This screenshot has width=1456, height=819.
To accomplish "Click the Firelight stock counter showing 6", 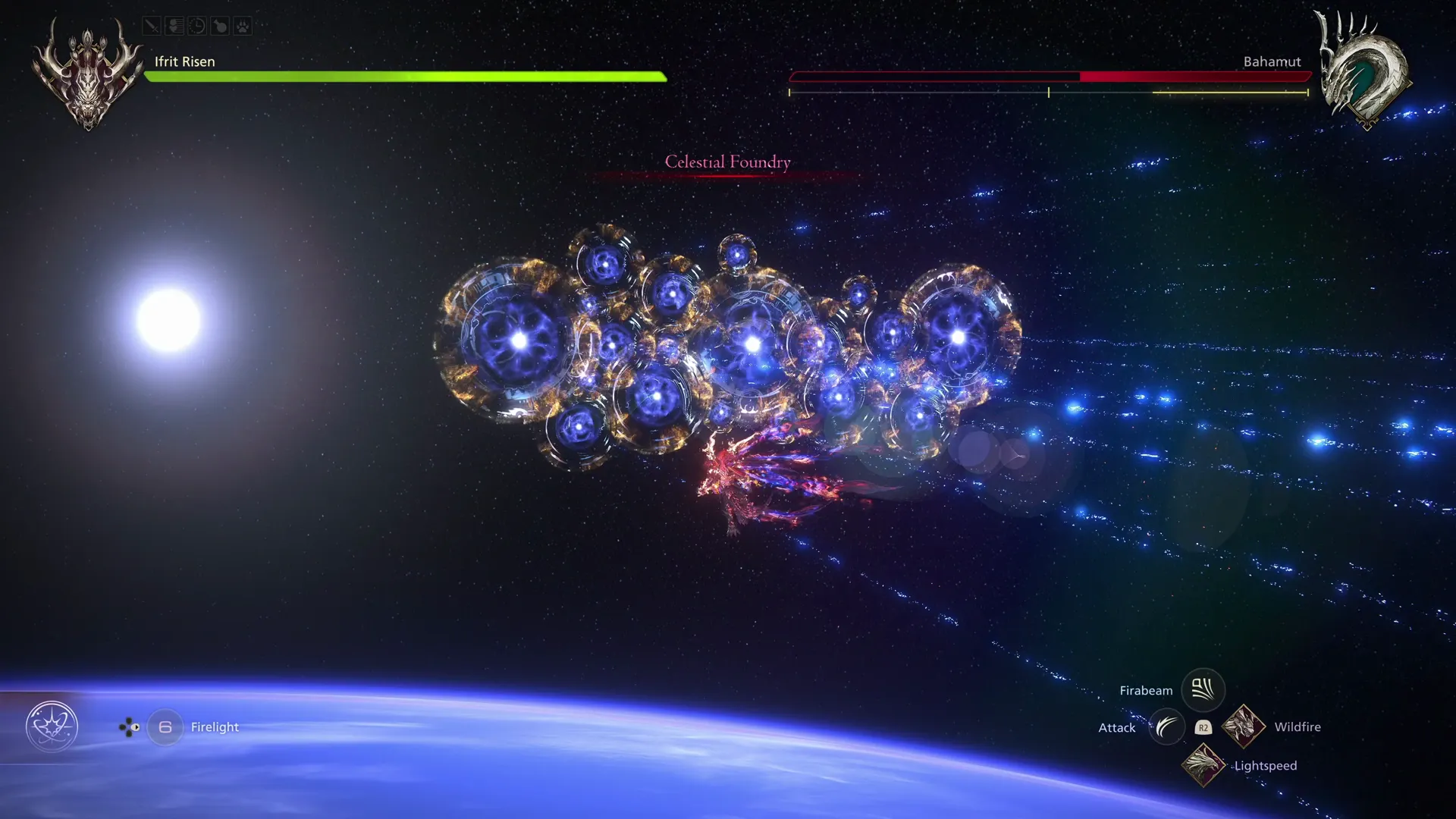I will (x=164, y=726).
